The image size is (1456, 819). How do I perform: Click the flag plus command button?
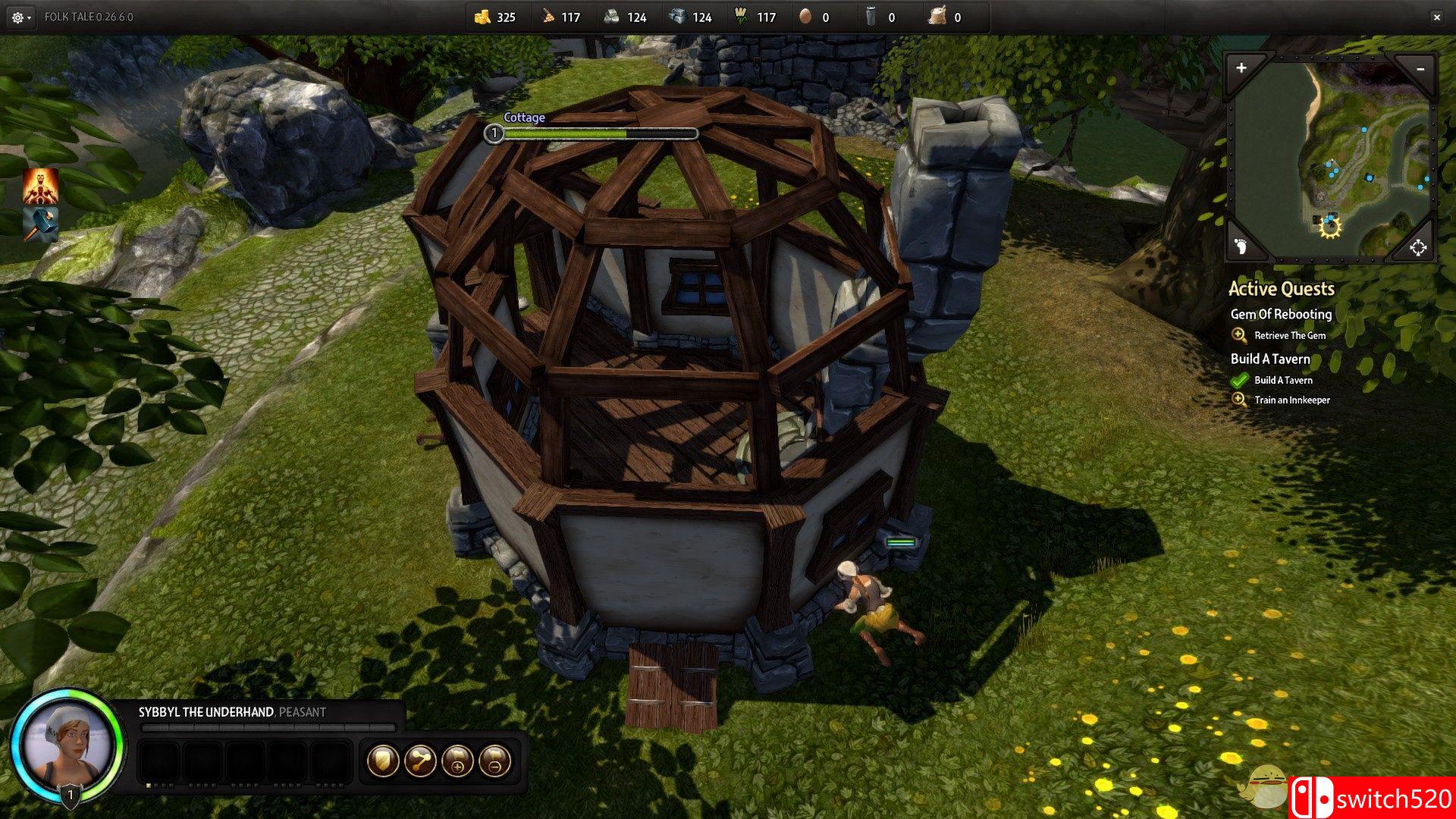click(x=457, y=761)
